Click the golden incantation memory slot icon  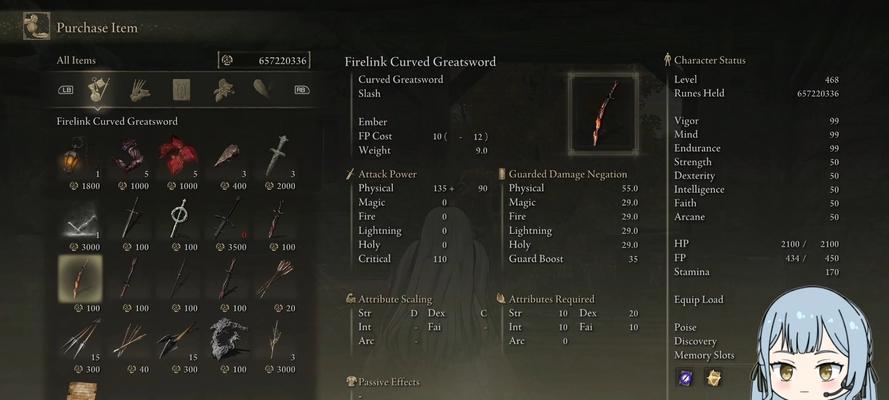pyautogui.click(x=714, y=377)
